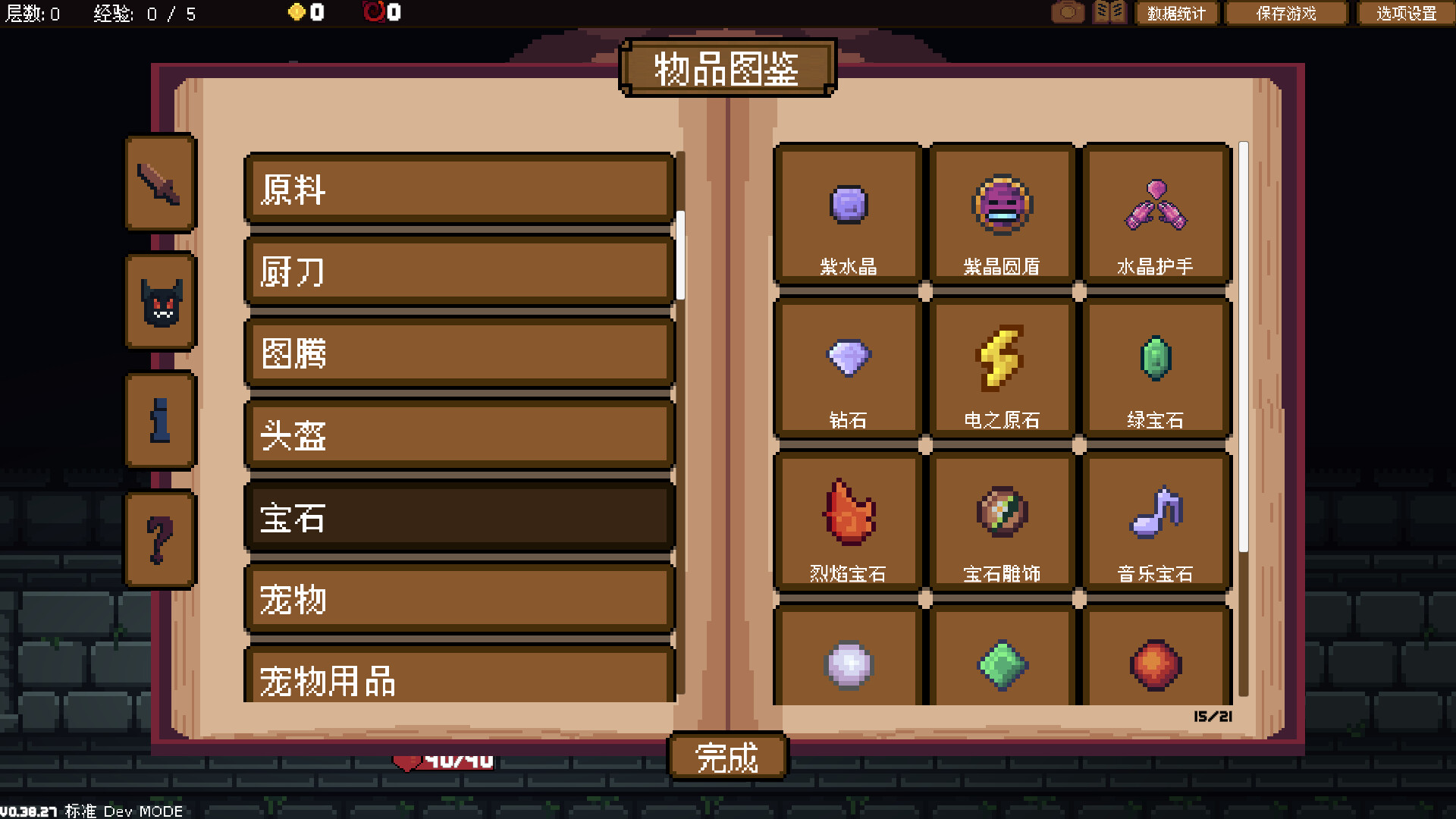Open the 宠物 category
The image size is (1456, 819).
pyautogui.click(x=459, y=599)
